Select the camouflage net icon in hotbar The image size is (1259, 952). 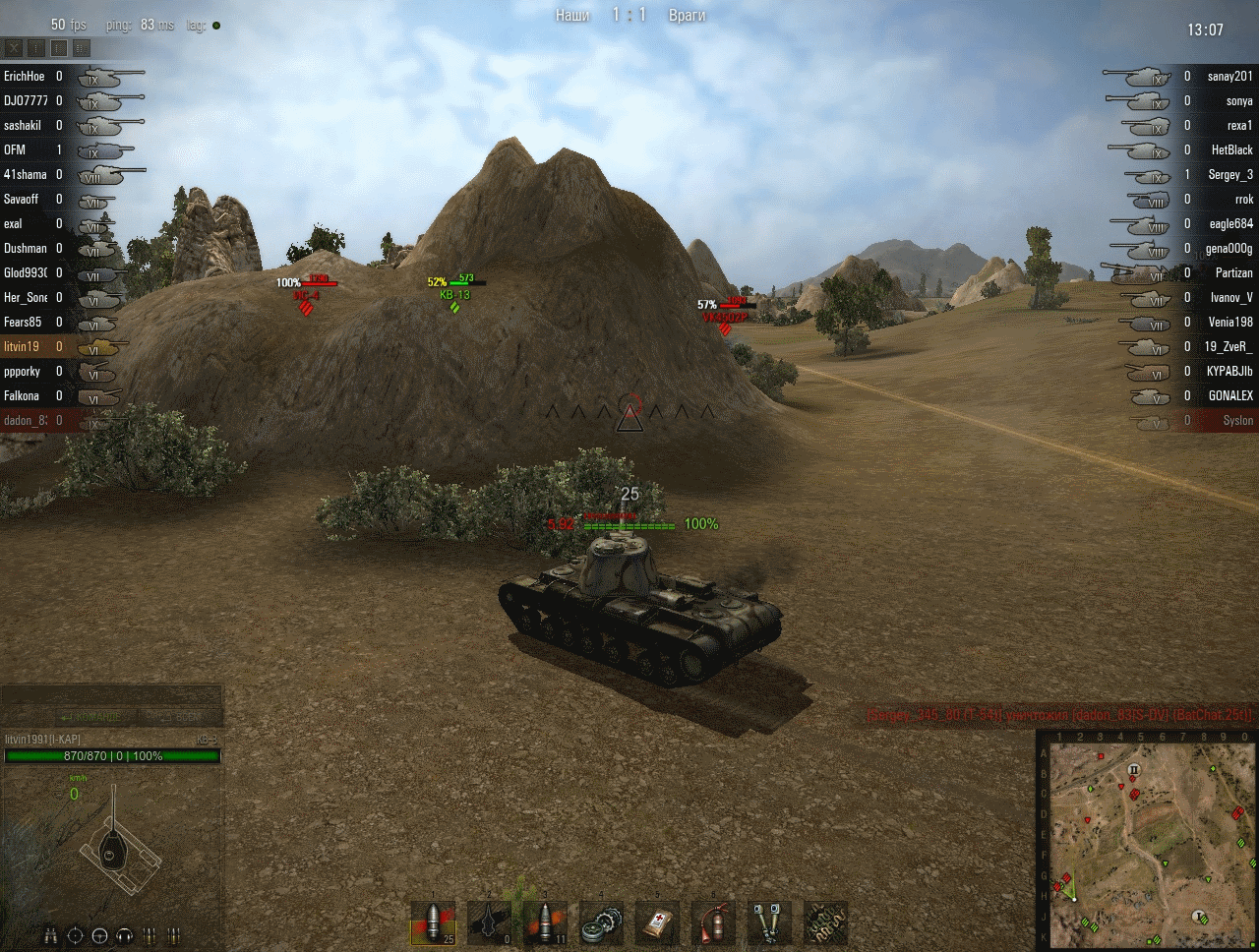pos(825,924)
